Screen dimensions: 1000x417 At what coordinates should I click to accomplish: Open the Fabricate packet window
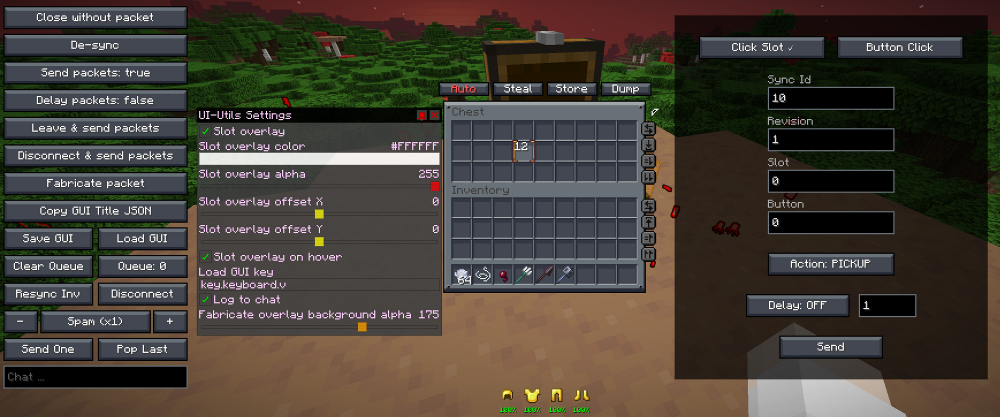(x=95, y=183)
